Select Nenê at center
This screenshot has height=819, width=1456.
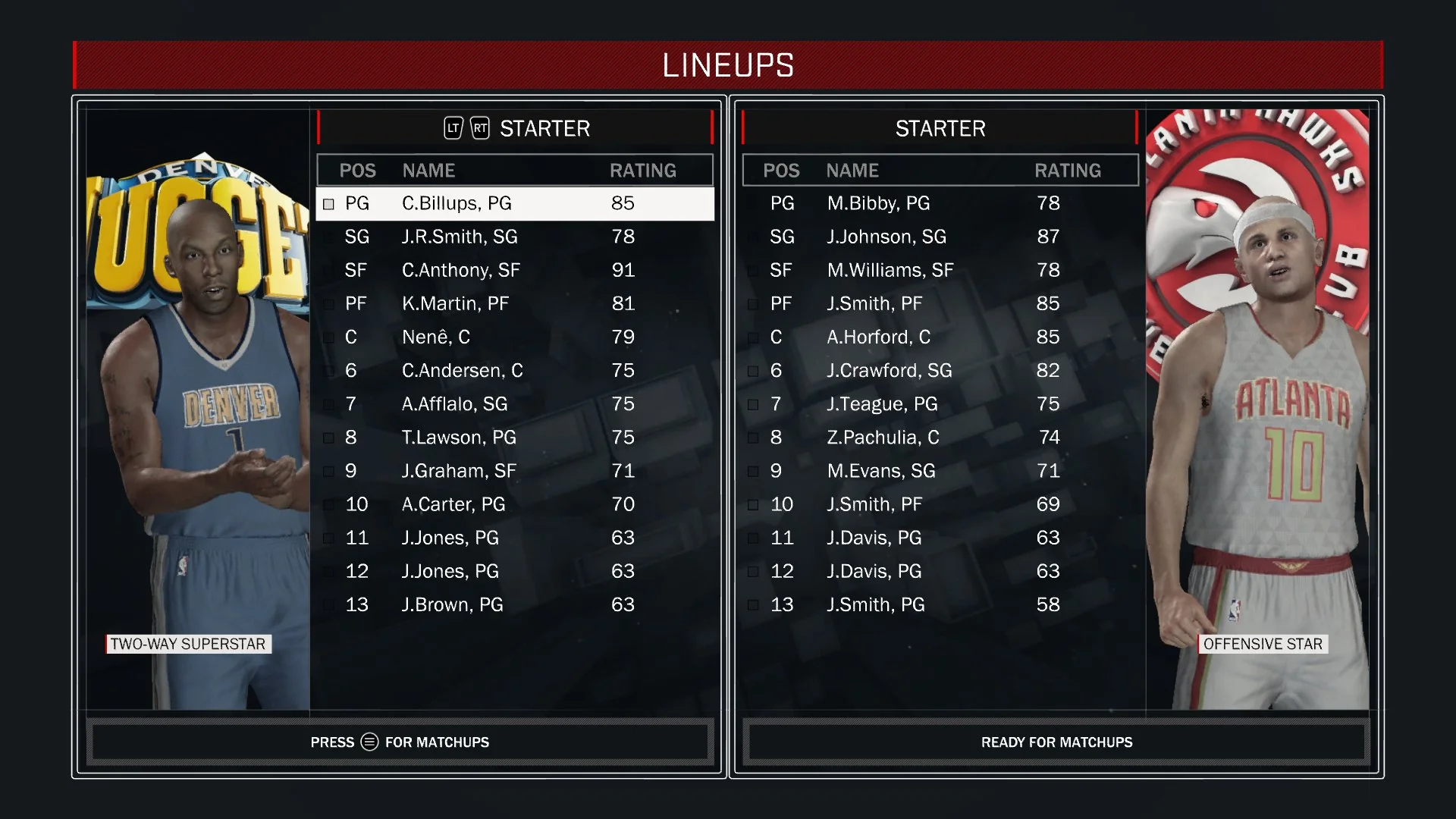[x=514, y=337]
